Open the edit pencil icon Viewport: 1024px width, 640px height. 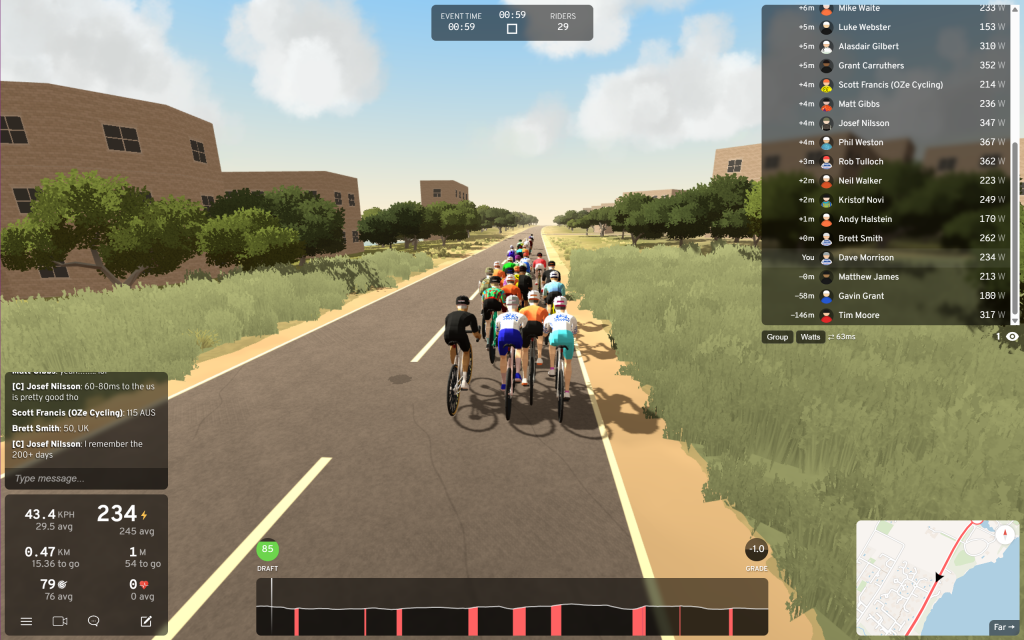[x=146, y=621]
